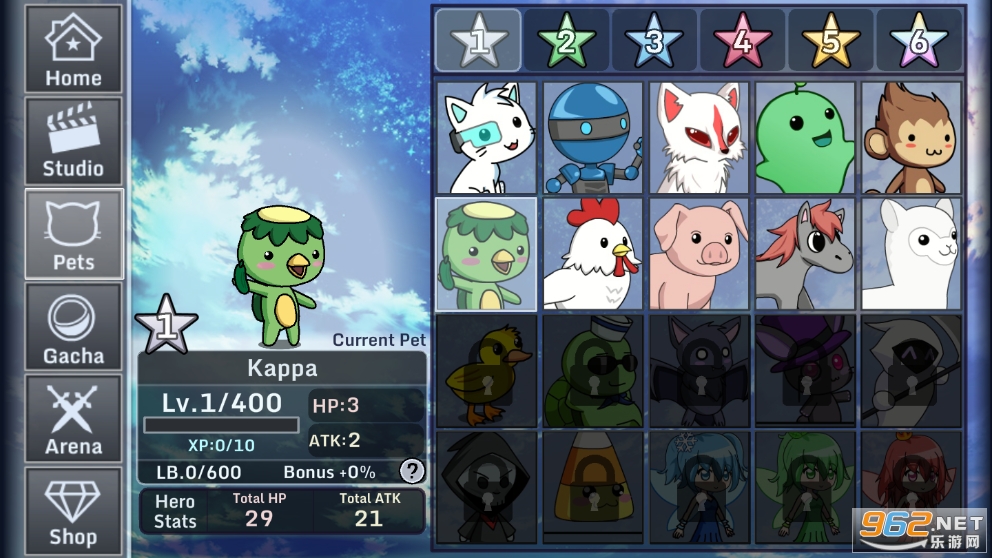Viewport: 992px width, 558px height.
Task: View the 5-star pets tab
Action: pos(830,40)
